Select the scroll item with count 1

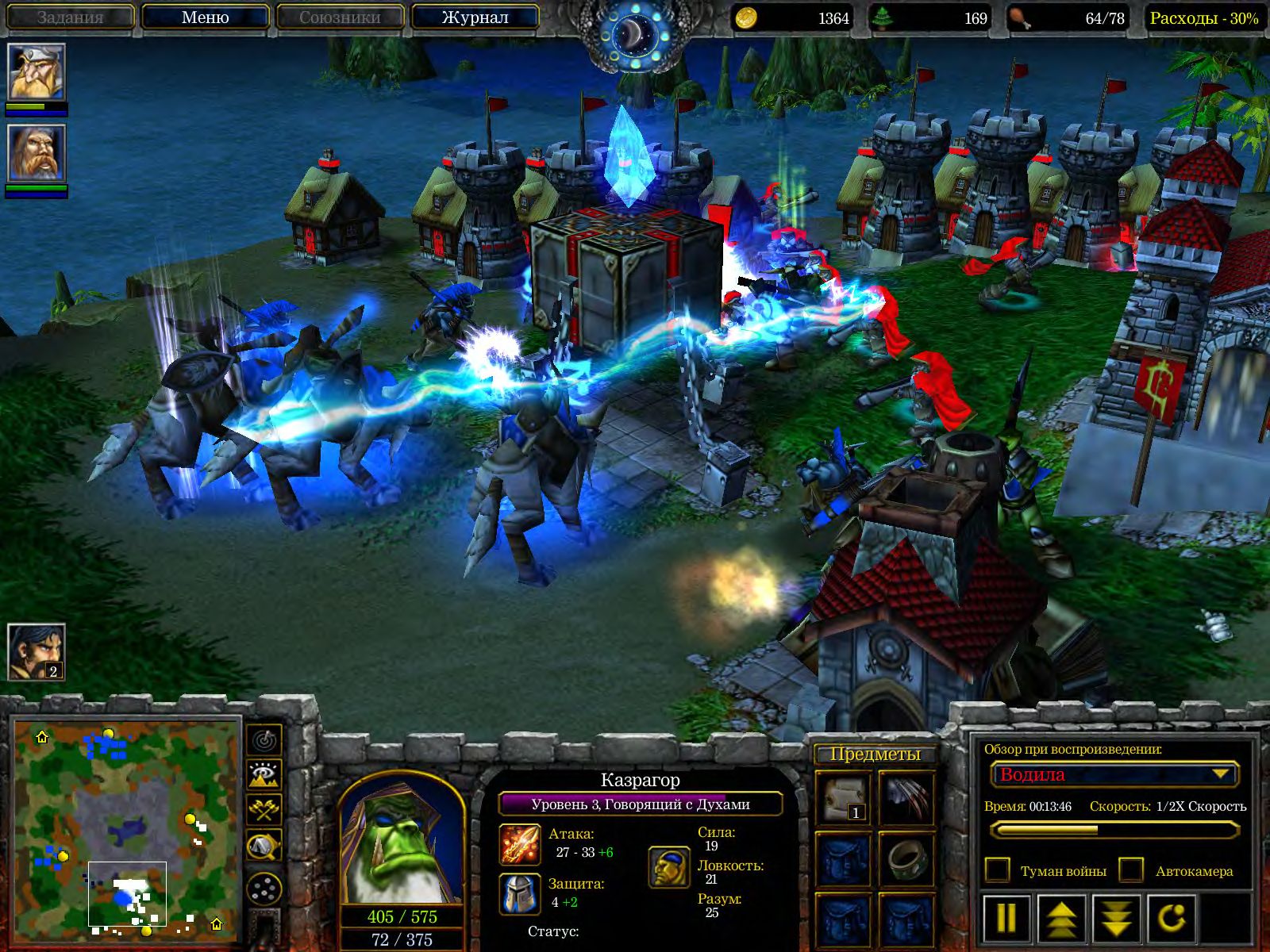pyautogui.click(x=843, y=797)
